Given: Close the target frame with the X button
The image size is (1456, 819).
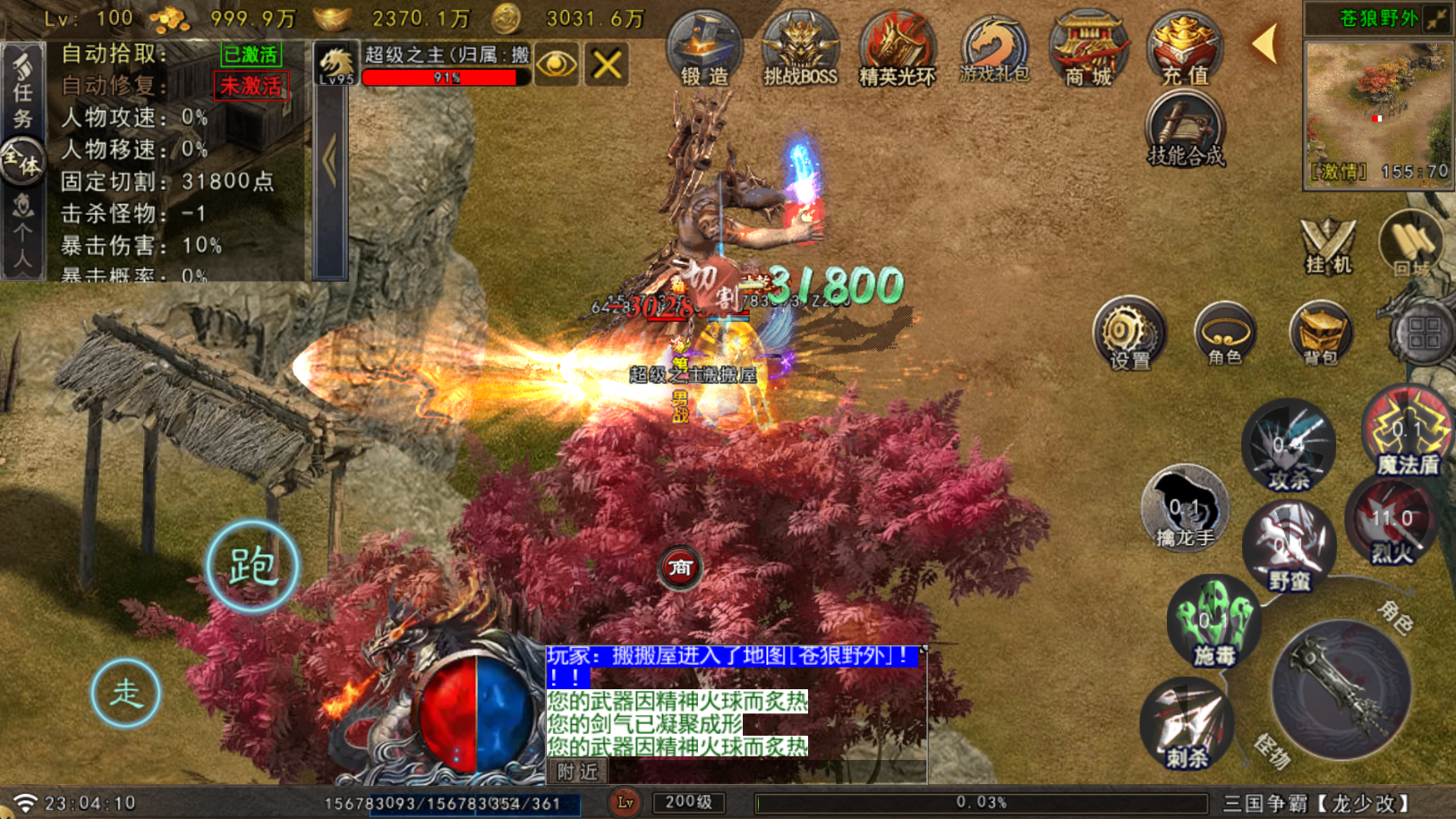Looking at the screenshot, I should (x=607, y=64).
